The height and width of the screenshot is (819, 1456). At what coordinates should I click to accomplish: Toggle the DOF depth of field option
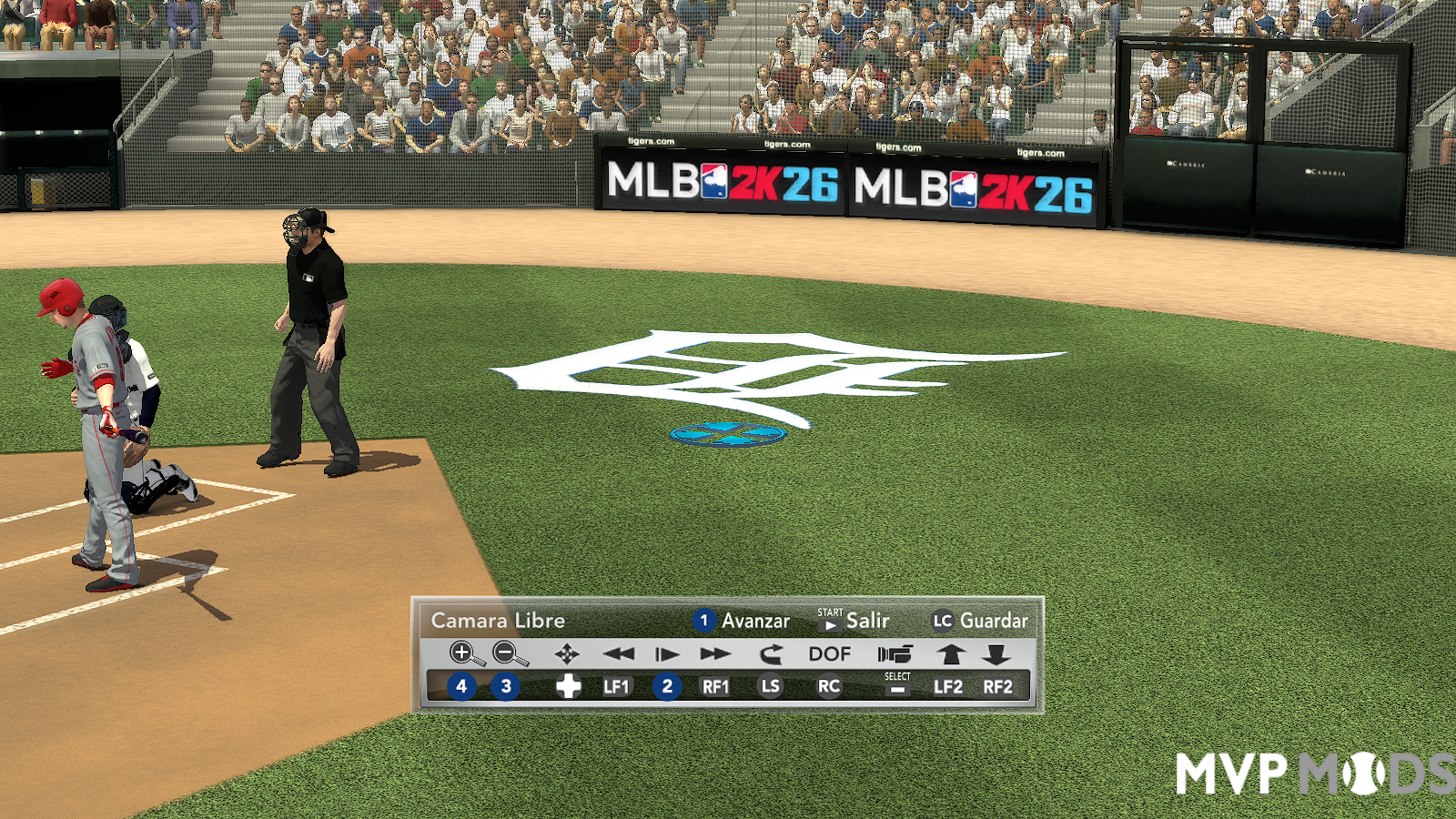(828, 653)
